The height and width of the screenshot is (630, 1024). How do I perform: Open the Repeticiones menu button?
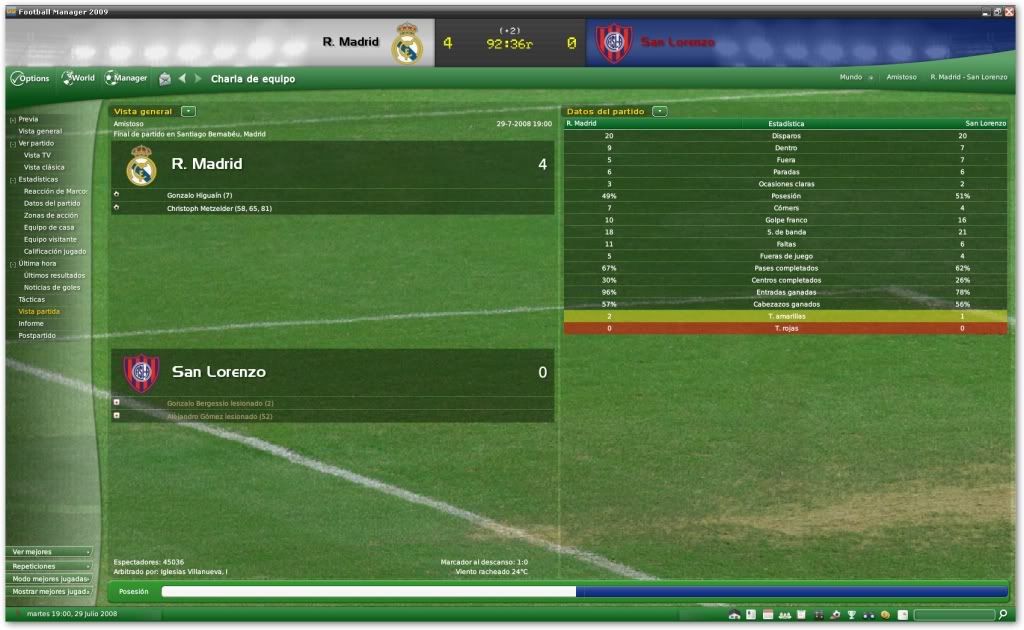click(50, 566)
